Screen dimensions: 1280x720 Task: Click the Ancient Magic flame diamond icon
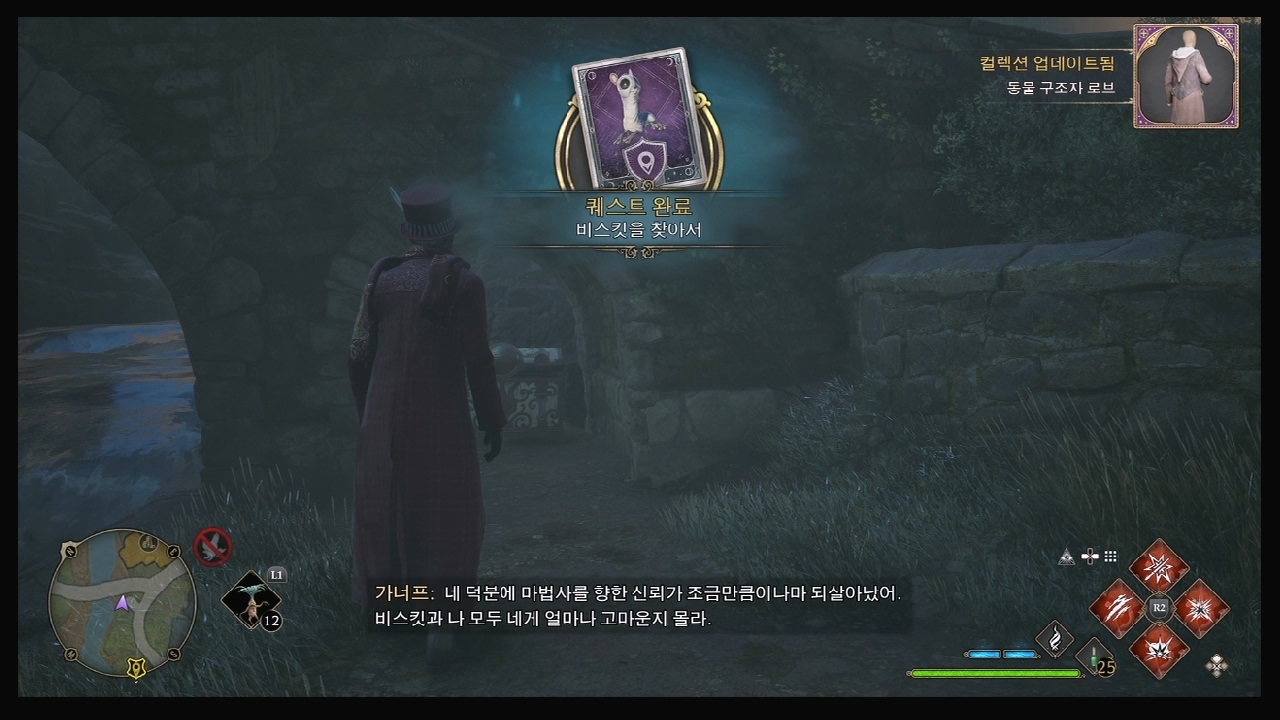pos(1055,638)
